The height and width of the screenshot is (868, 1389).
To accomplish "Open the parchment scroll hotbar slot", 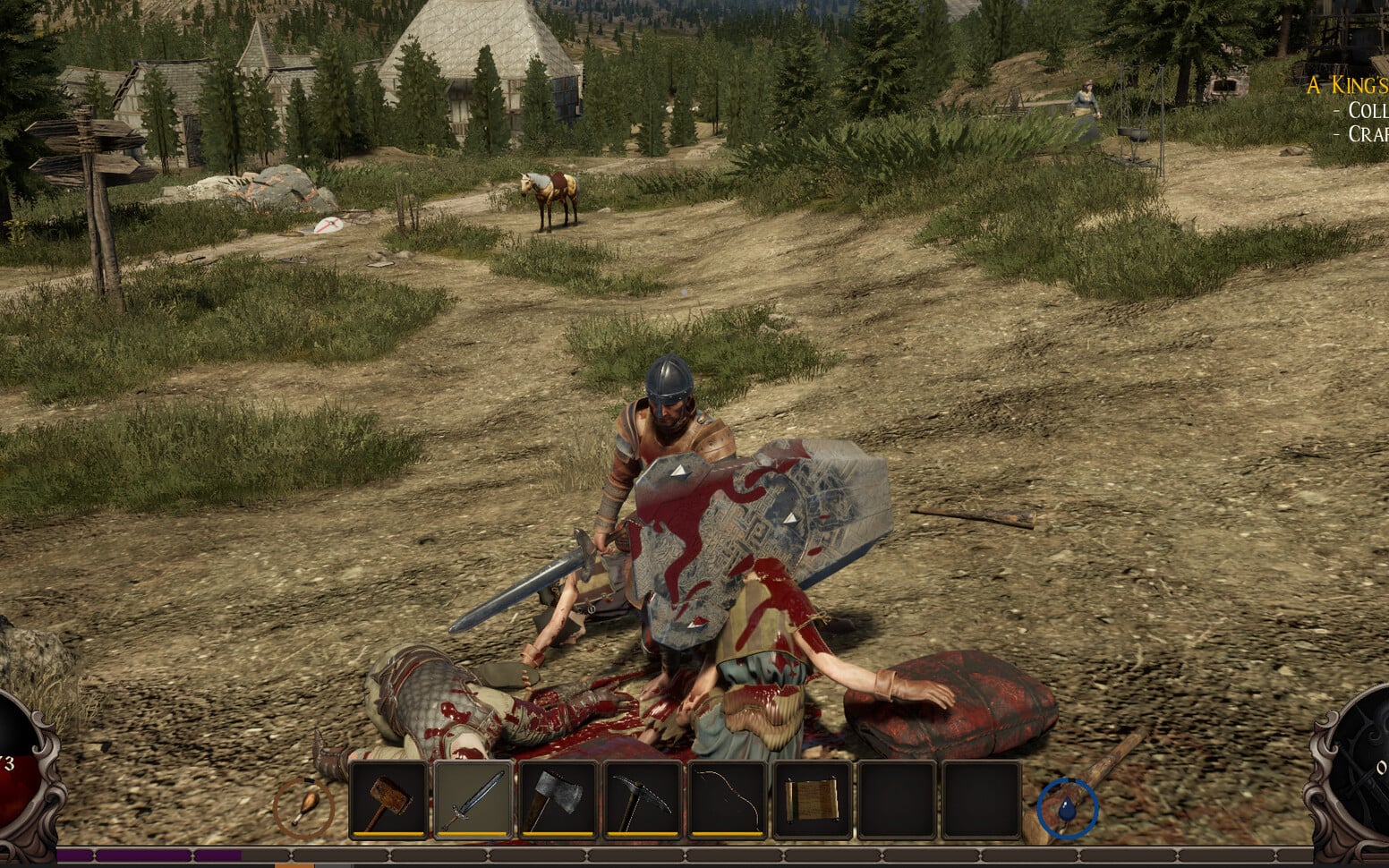I will coord(812,799).
